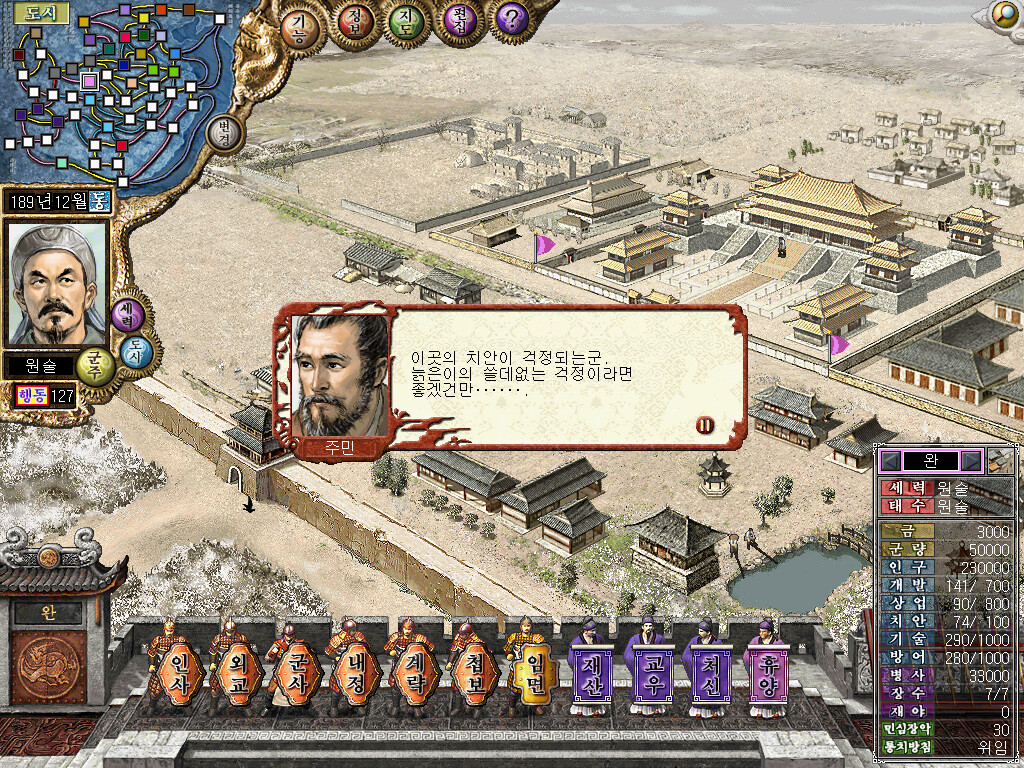Open the 편집 edit menu
Image resolution: width=1024 pixels, height=768 pixels.
tap(458, 22)
